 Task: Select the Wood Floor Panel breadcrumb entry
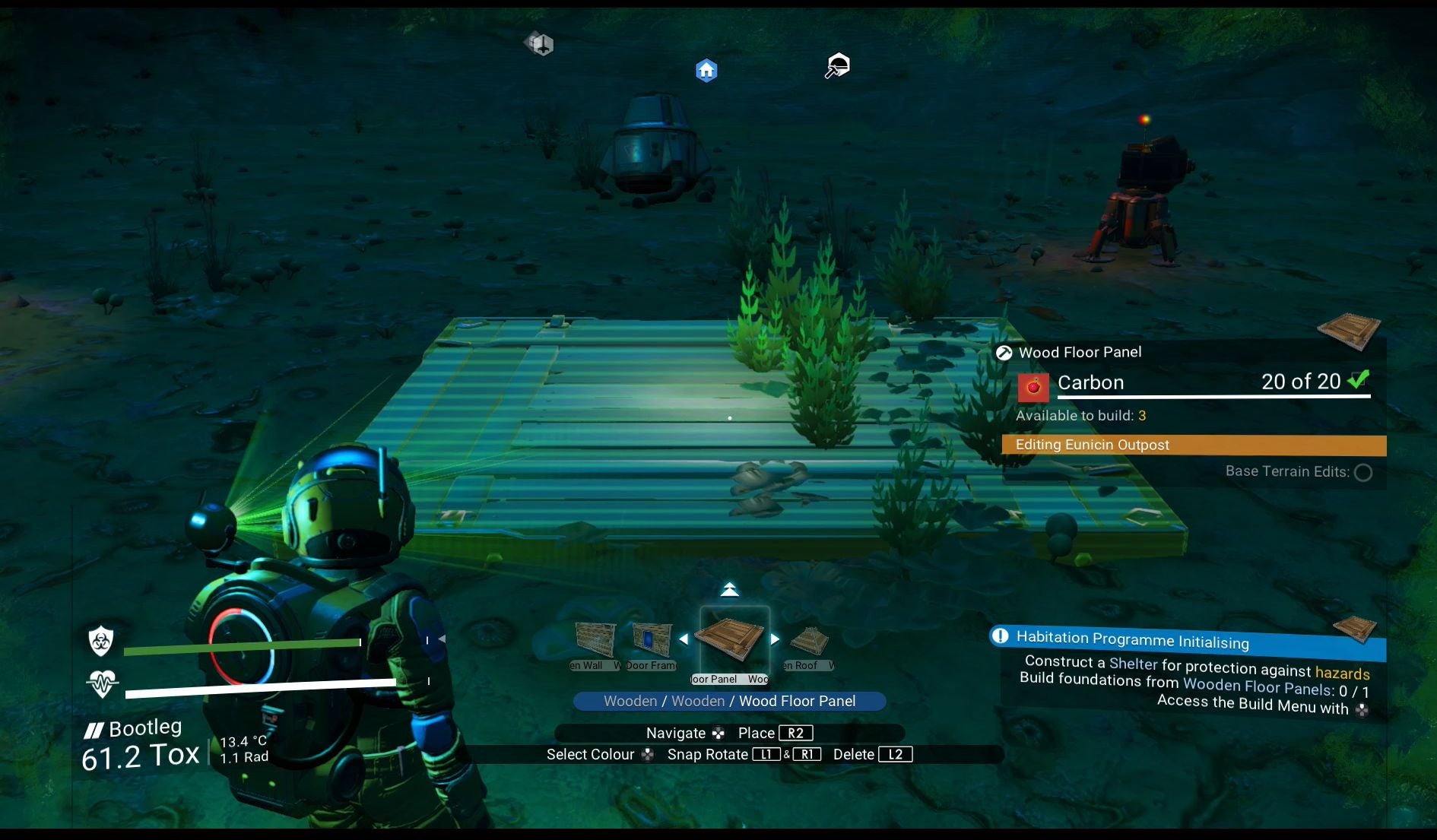[799, 701]
